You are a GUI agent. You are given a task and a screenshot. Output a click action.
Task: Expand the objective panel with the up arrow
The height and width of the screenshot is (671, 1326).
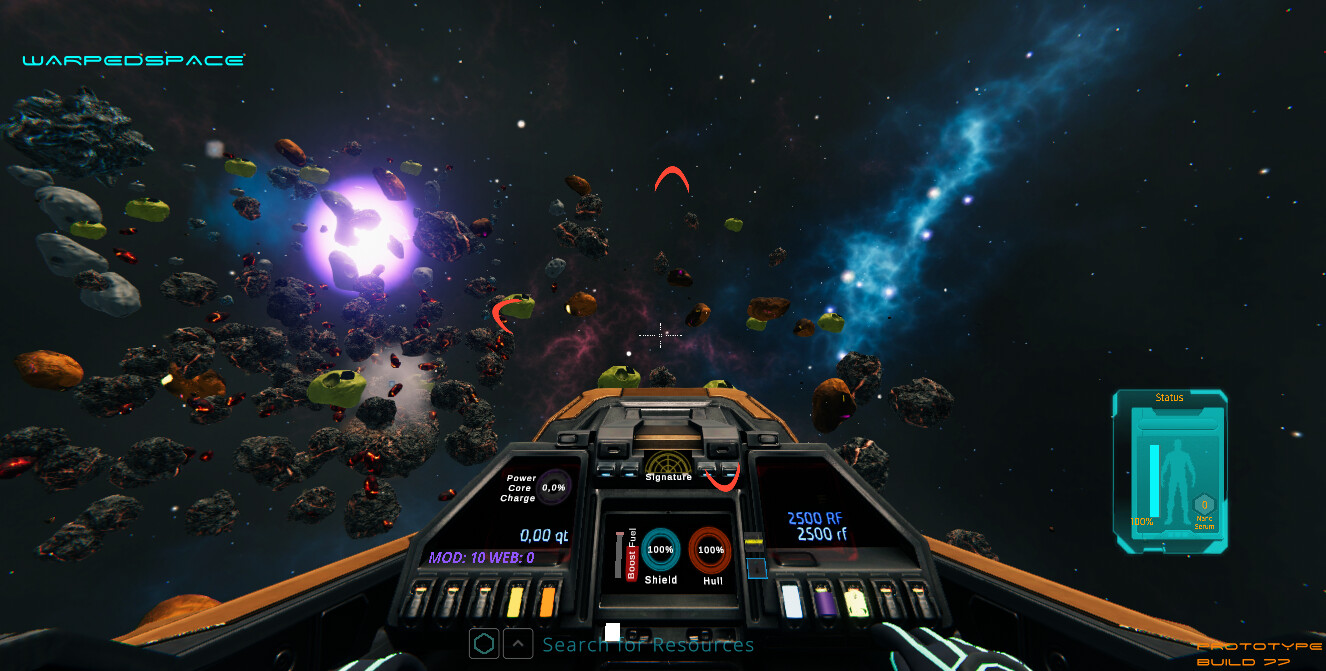click(x=517, y=643)
